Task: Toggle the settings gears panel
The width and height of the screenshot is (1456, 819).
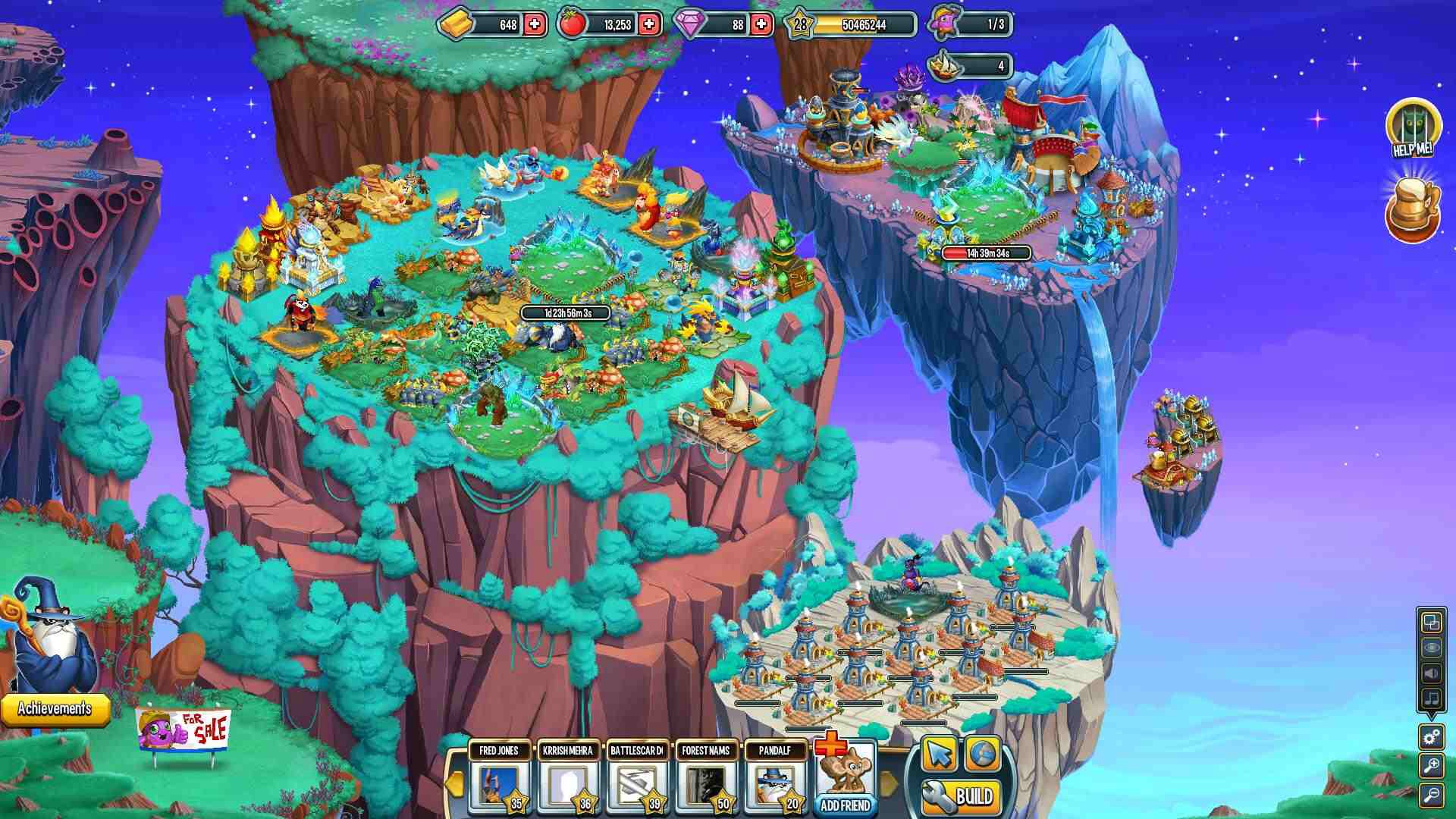Action: click(1432, 736)
